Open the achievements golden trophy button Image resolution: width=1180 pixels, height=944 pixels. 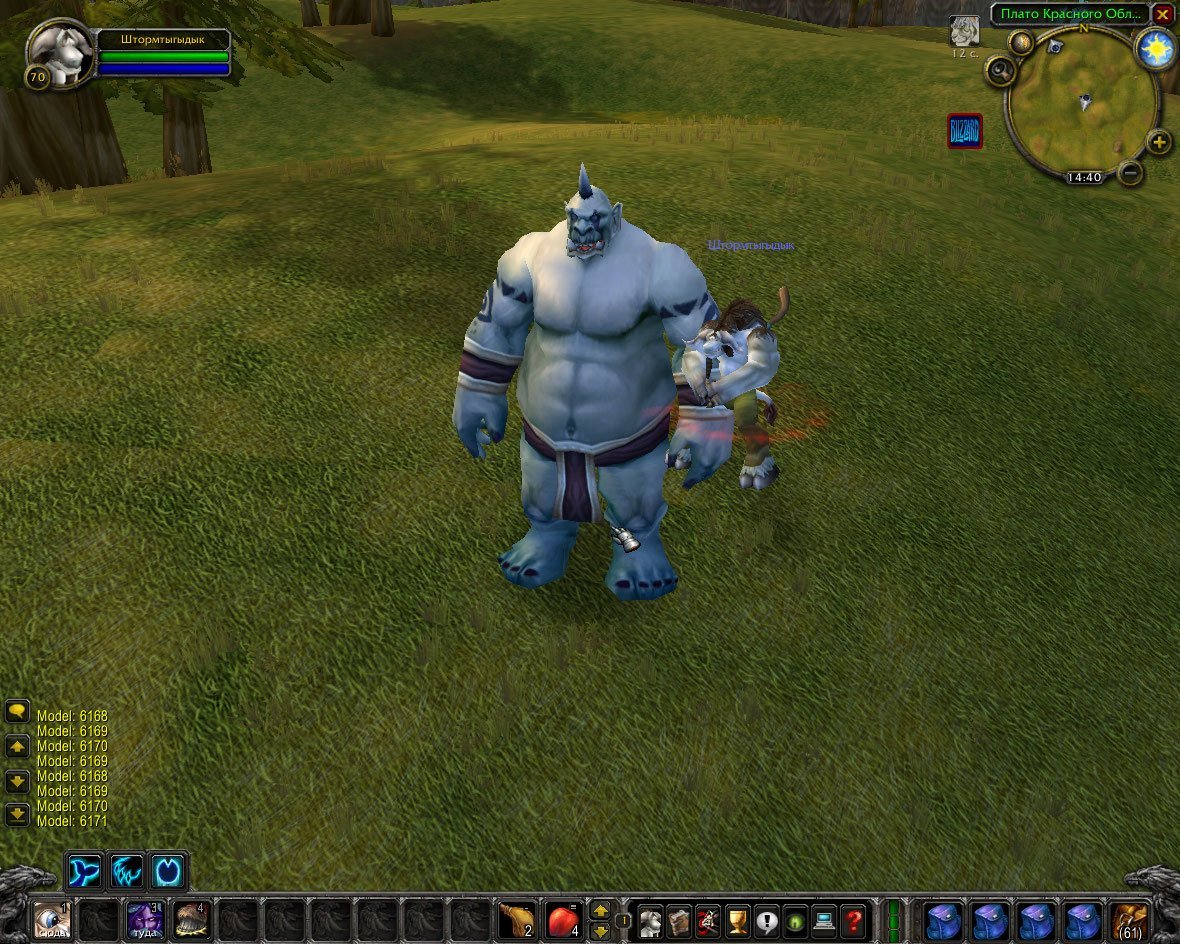pyautogui.click(x=738, y=919)
